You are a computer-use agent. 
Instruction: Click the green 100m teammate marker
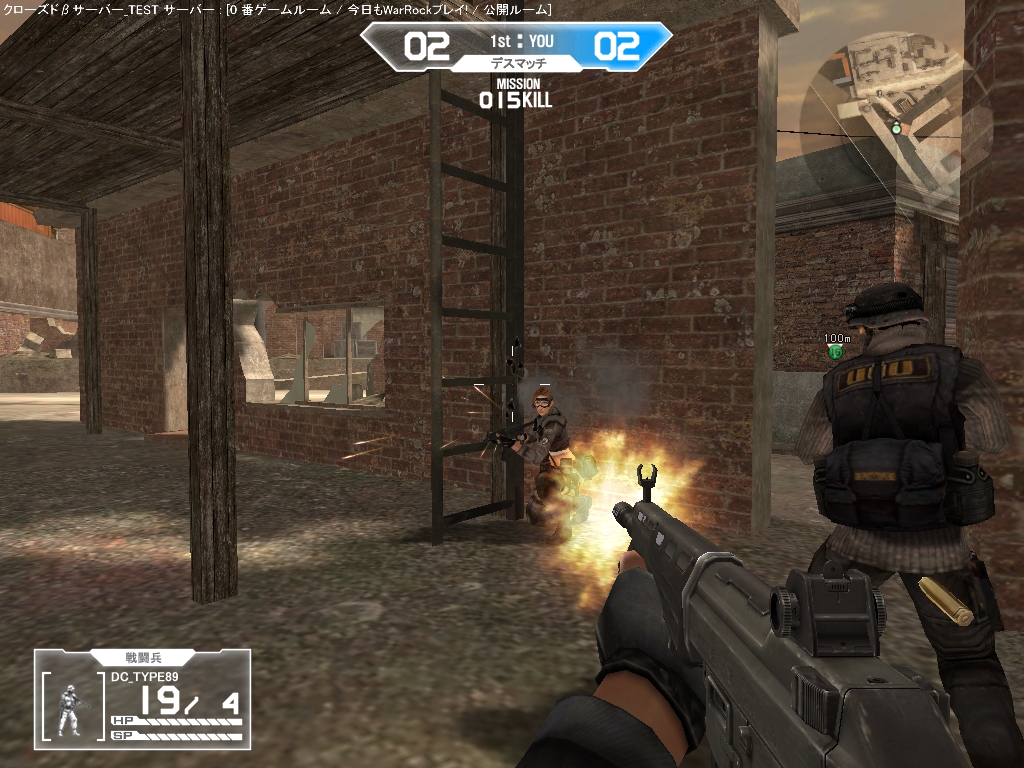(x=837, y=351)
